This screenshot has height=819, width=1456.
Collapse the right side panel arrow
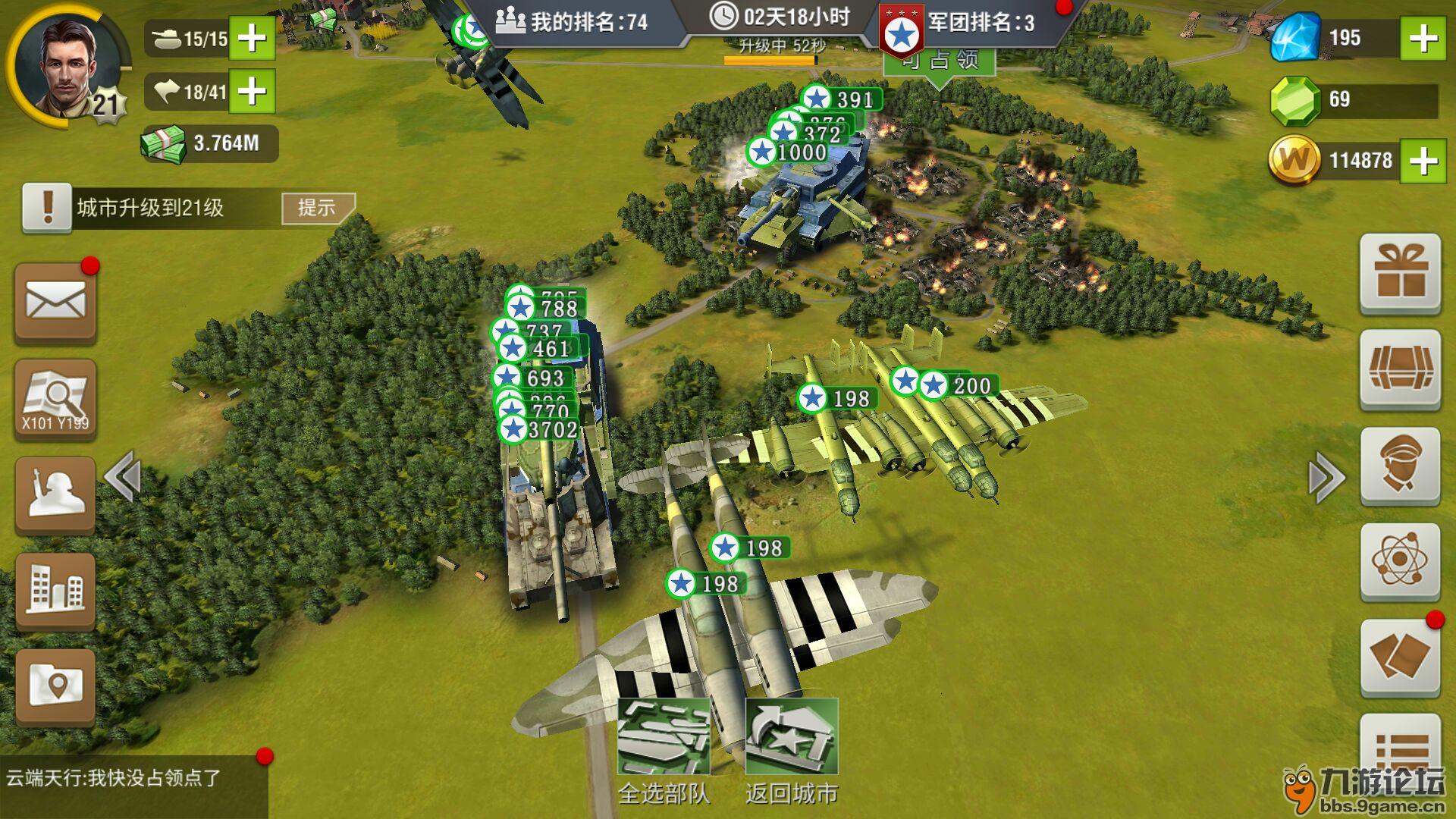pyautogui.click(x=1327, y=477)
